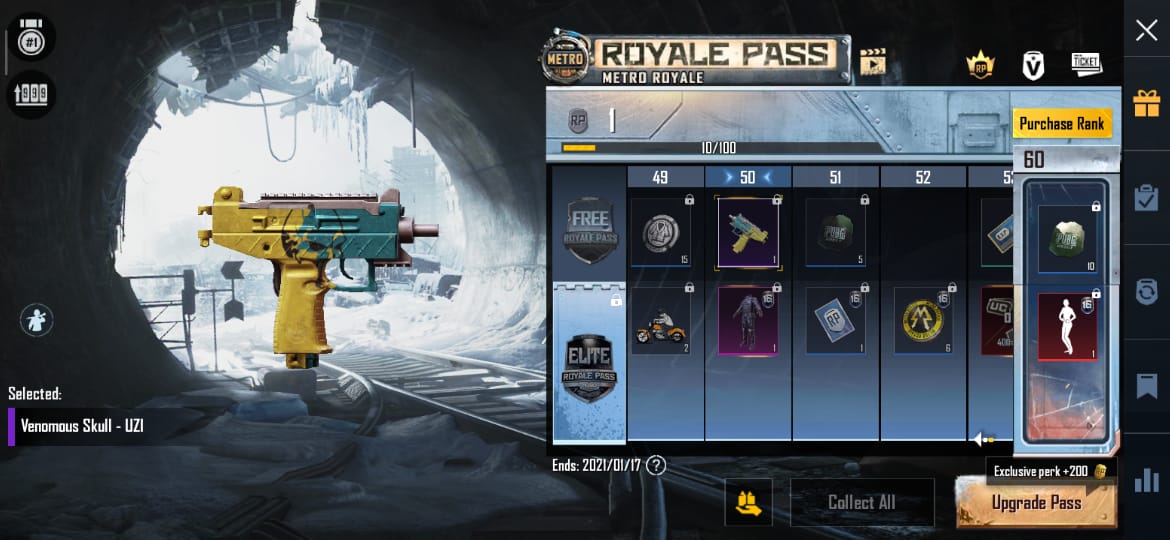The height and width of the screenshot is (540, 1170).
Task: Open the bookmark tab in sidebar
Action: 1146,386
